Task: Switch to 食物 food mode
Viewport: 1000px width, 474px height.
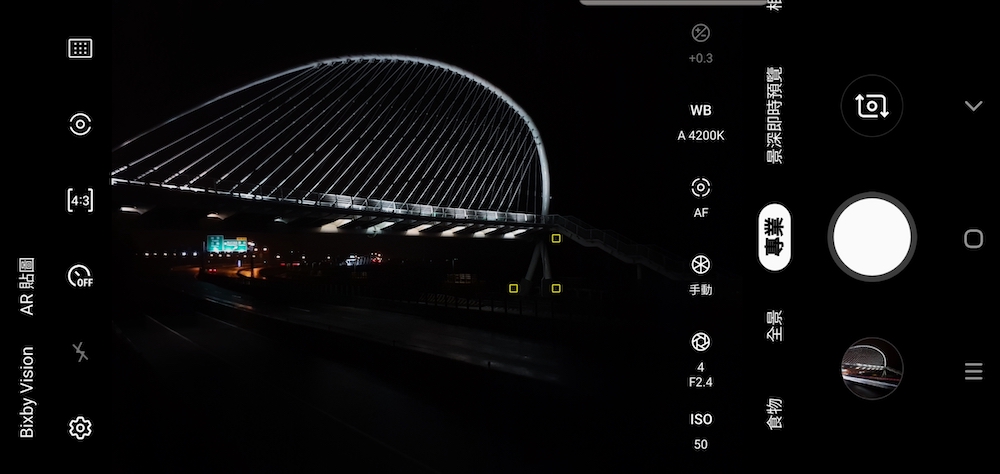Action: pyautogui.click(x=774, y=413)
